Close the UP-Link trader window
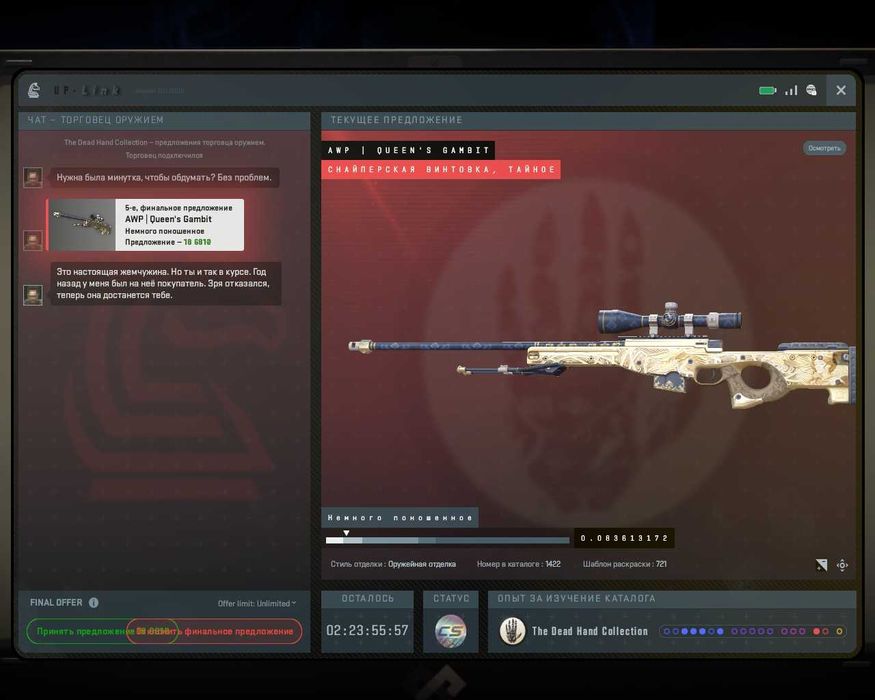 (x=841, y=90)
